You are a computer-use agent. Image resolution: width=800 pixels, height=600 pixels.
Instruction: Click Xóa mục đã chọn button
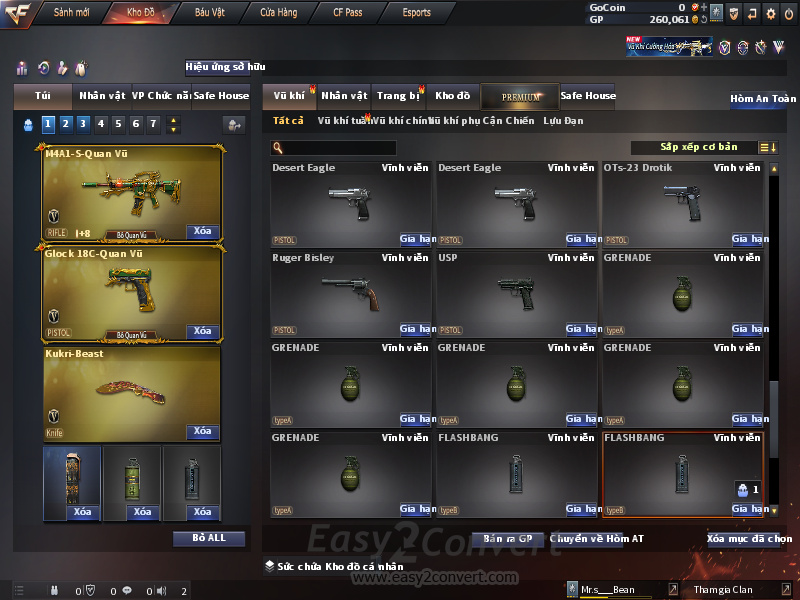click(749, 538)
